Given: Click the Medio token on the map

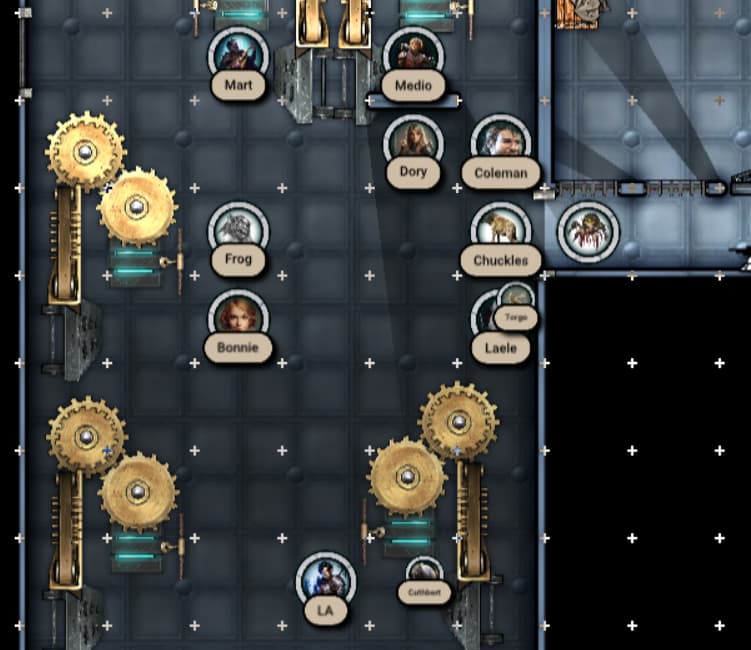Looking at the screenshot, I should coord(412,54).
